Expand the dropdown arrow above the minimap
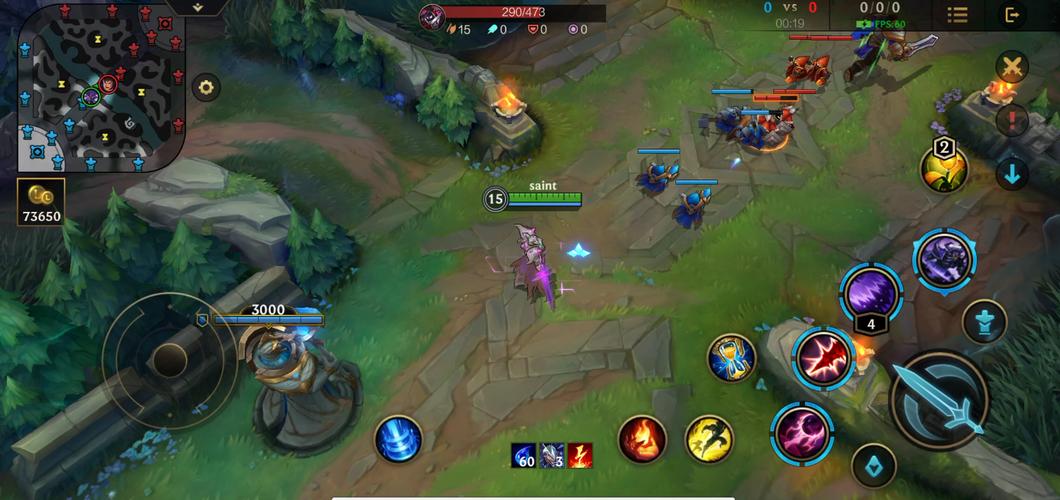 pyautogui.click(x=198, y=7)
